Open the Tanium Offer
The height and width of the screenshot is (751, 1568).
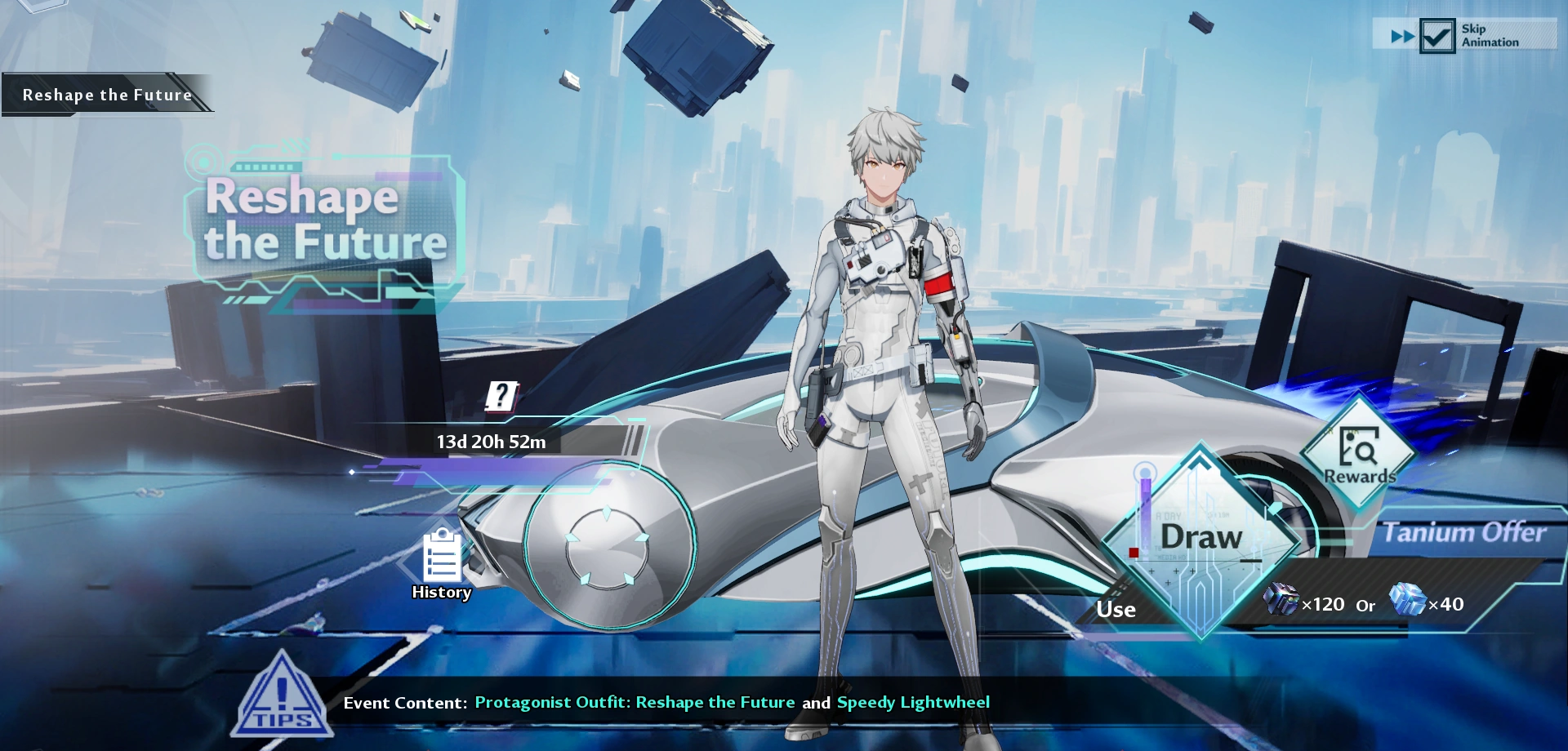click(1463, 533)
